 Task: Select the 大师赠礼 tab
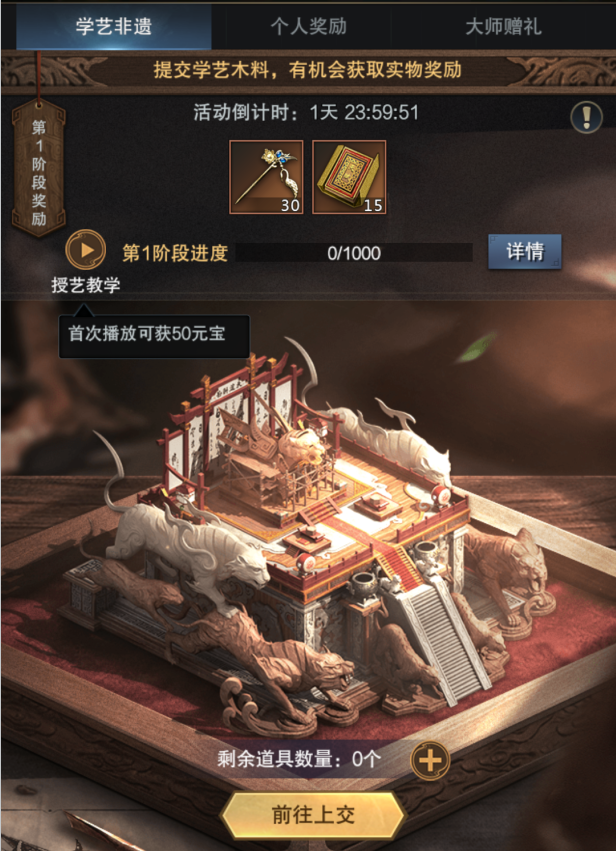pos(503,26)
